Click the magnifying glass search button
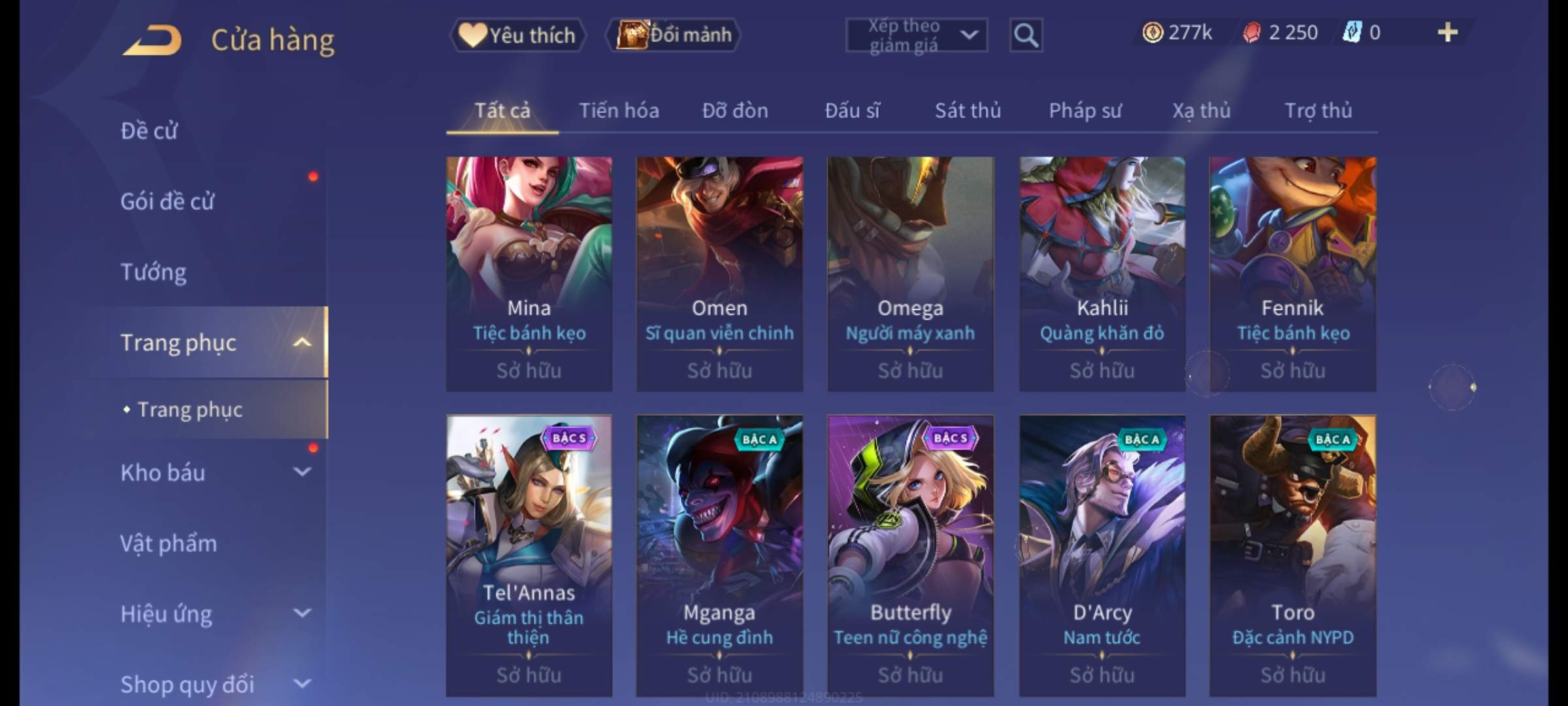The height and width of the screenshot is (706, 1568). coord(1026,35)
